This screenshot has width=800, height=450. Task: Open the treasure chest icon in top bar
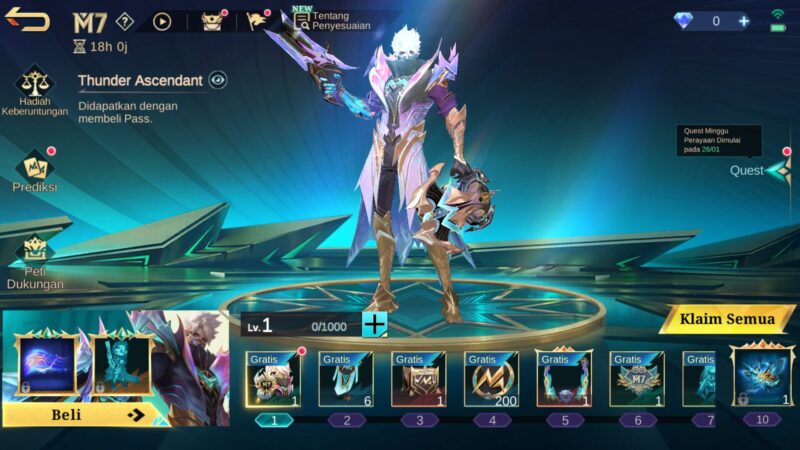(x=212, y=21)
